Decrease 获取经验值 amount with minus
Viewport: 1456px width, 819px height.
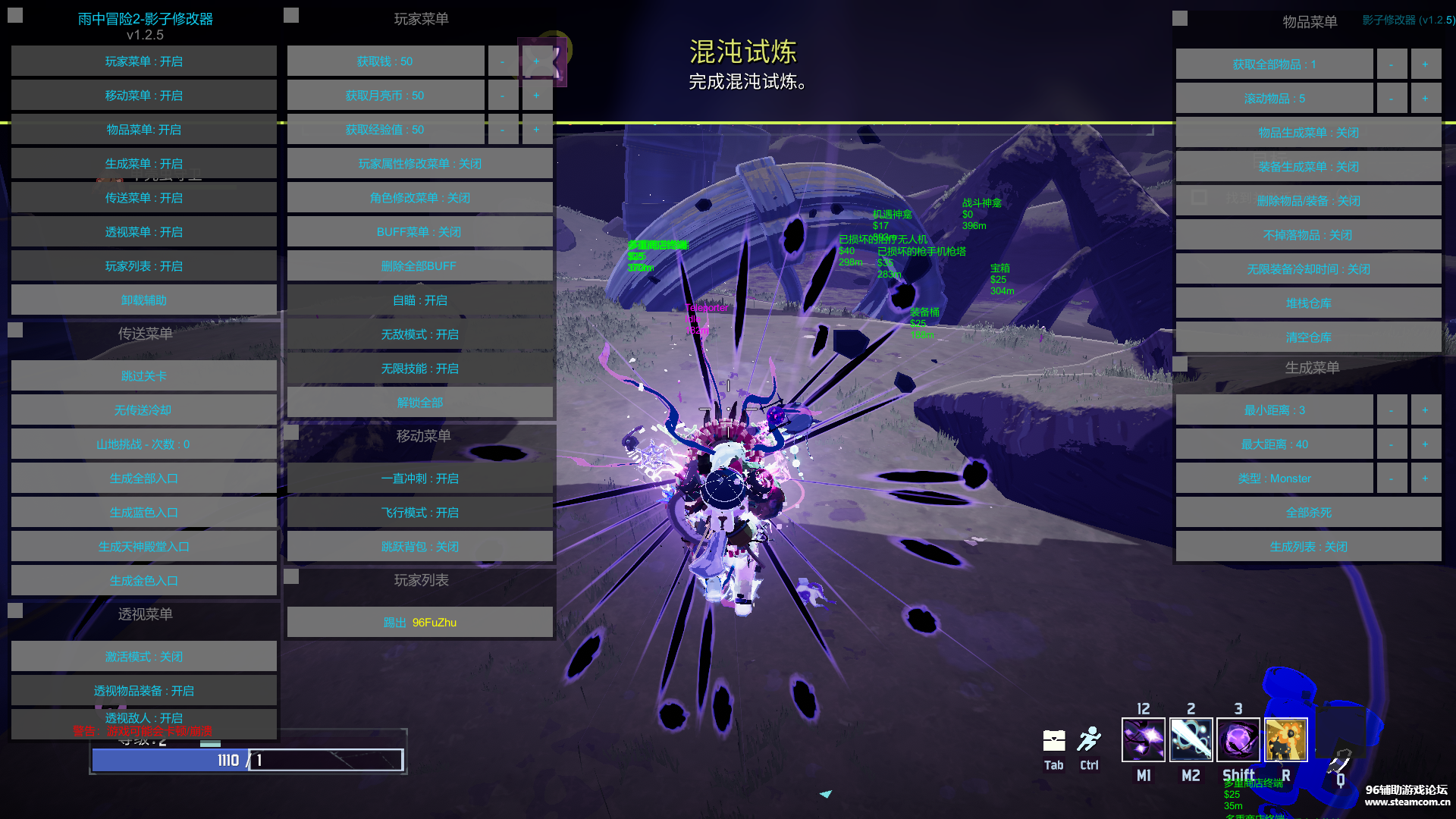click(502, 130)
